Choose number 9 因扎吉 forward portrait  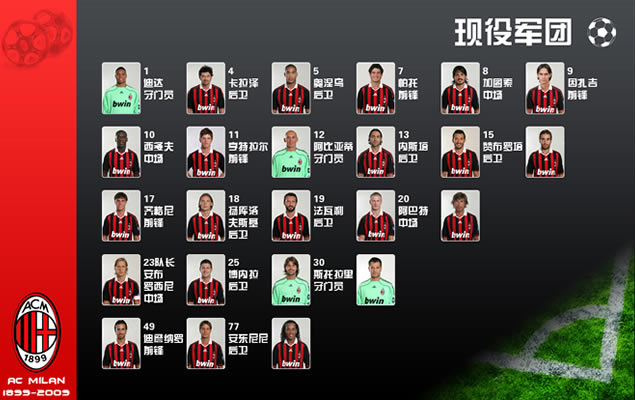pos(545,88)
